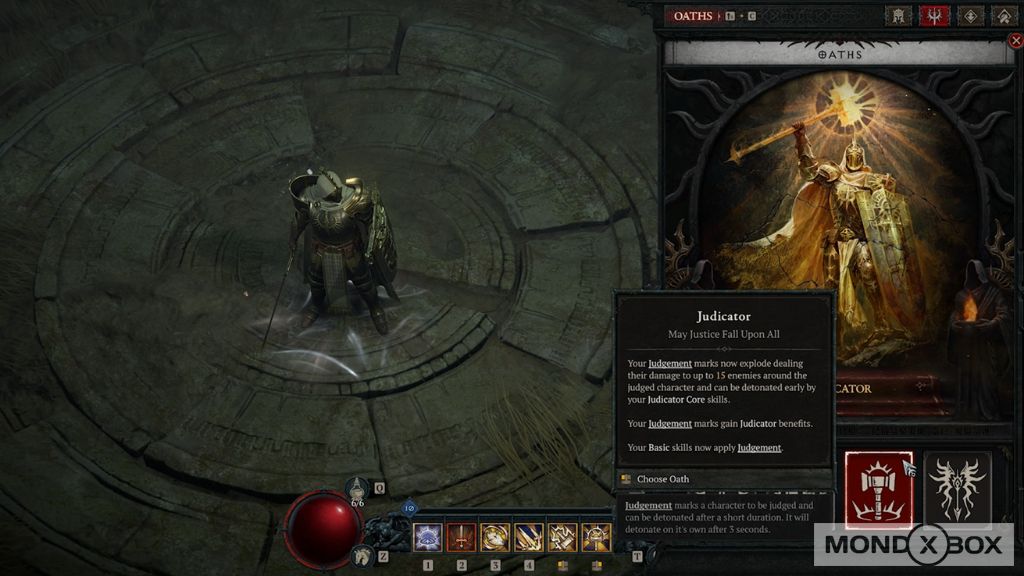Open the helmet character tab
This screenshot has width=1024, height=576.
[900, 16]
